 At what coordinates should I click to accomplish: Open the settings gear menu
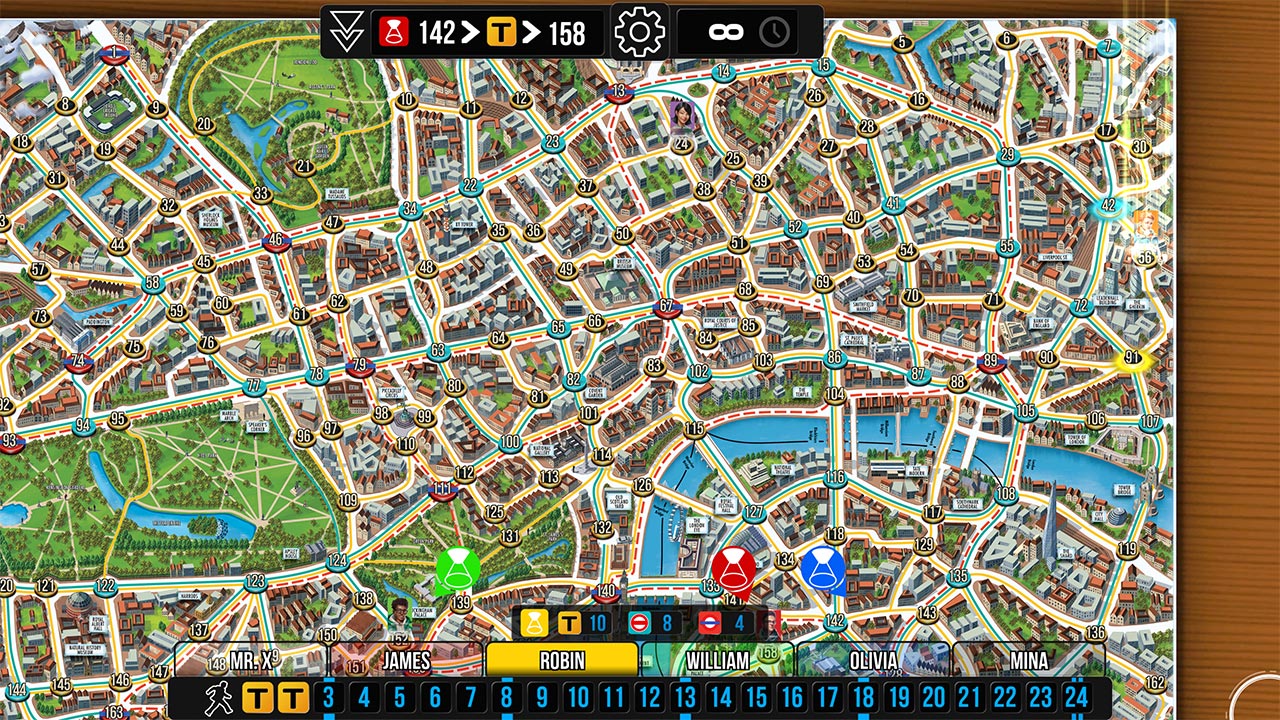[x=640, y=30]
